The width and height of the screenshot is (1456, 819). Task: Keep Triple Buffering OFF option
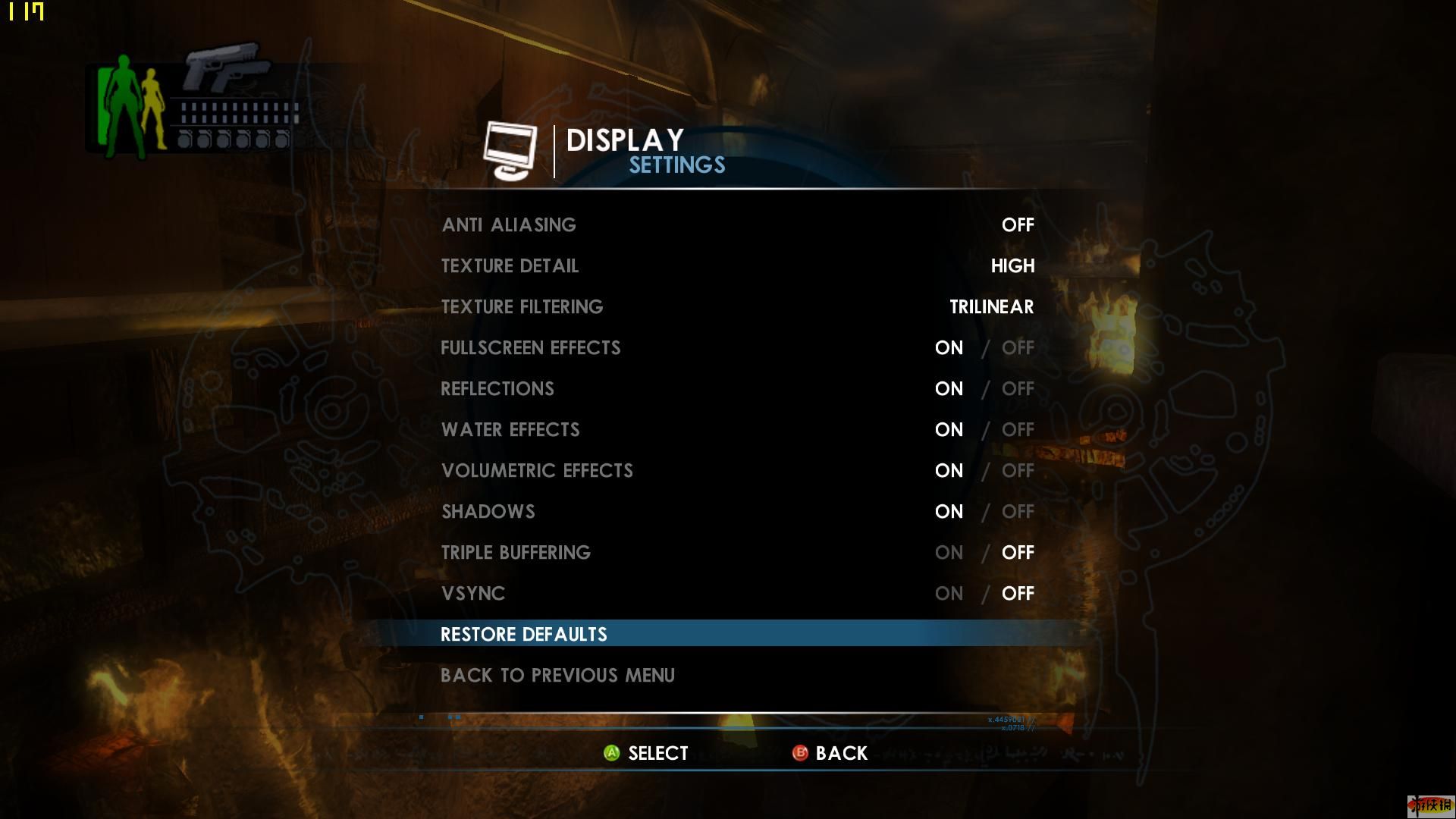(x=1017, y=553)
